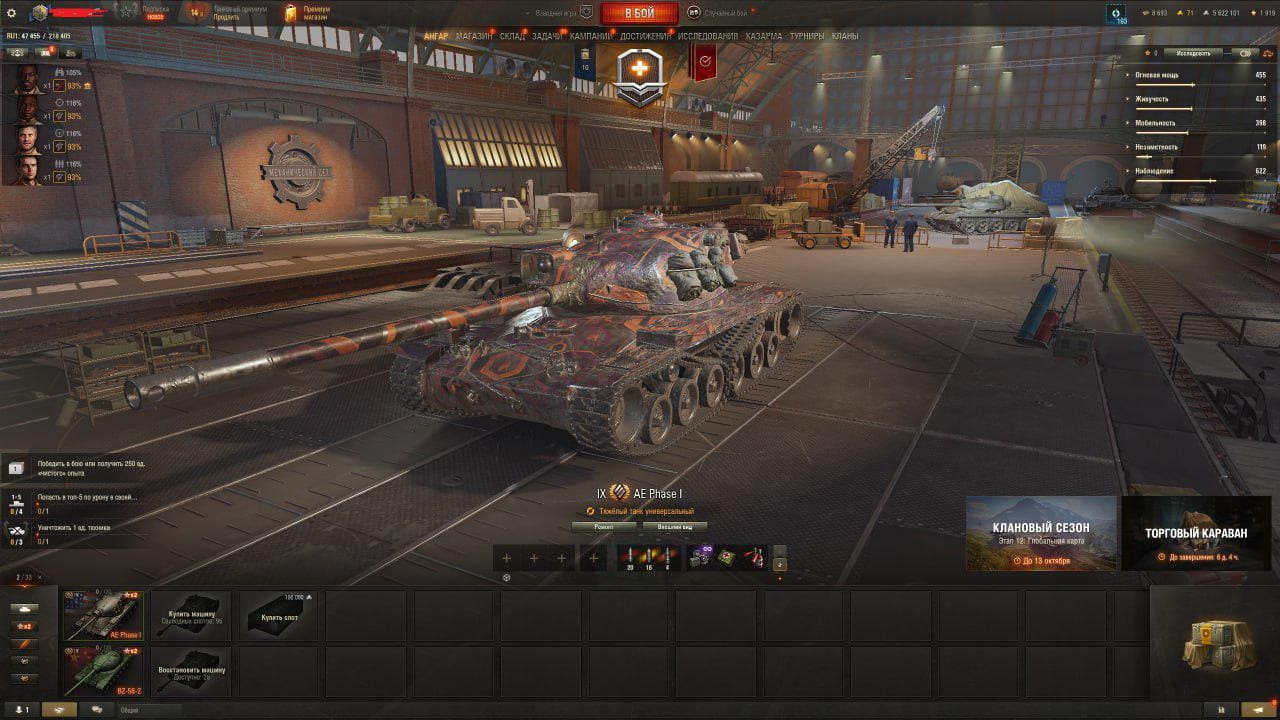The width and height of the screenshot is (1280, 720).
Task: Open game settings via the gear icon
Action: pos(12,13)
